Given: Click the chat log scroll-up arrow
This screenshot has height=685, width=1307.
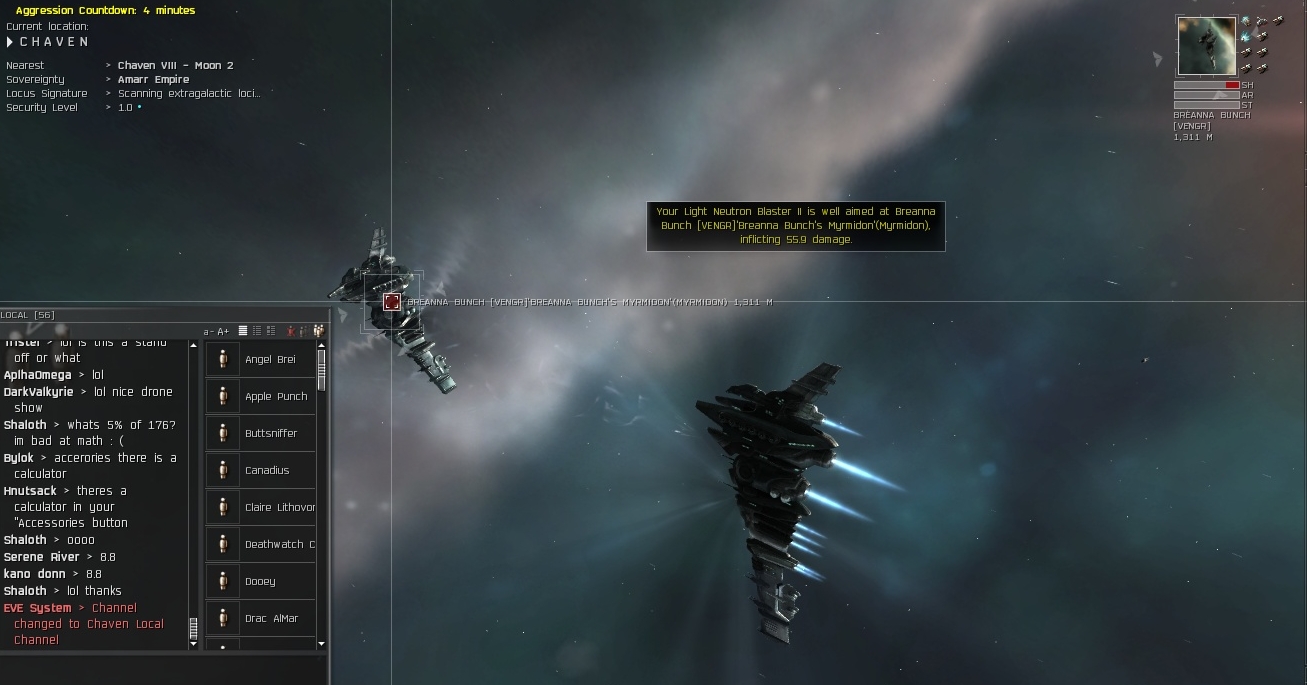Looking at the screenshot, I should point(194,346).
